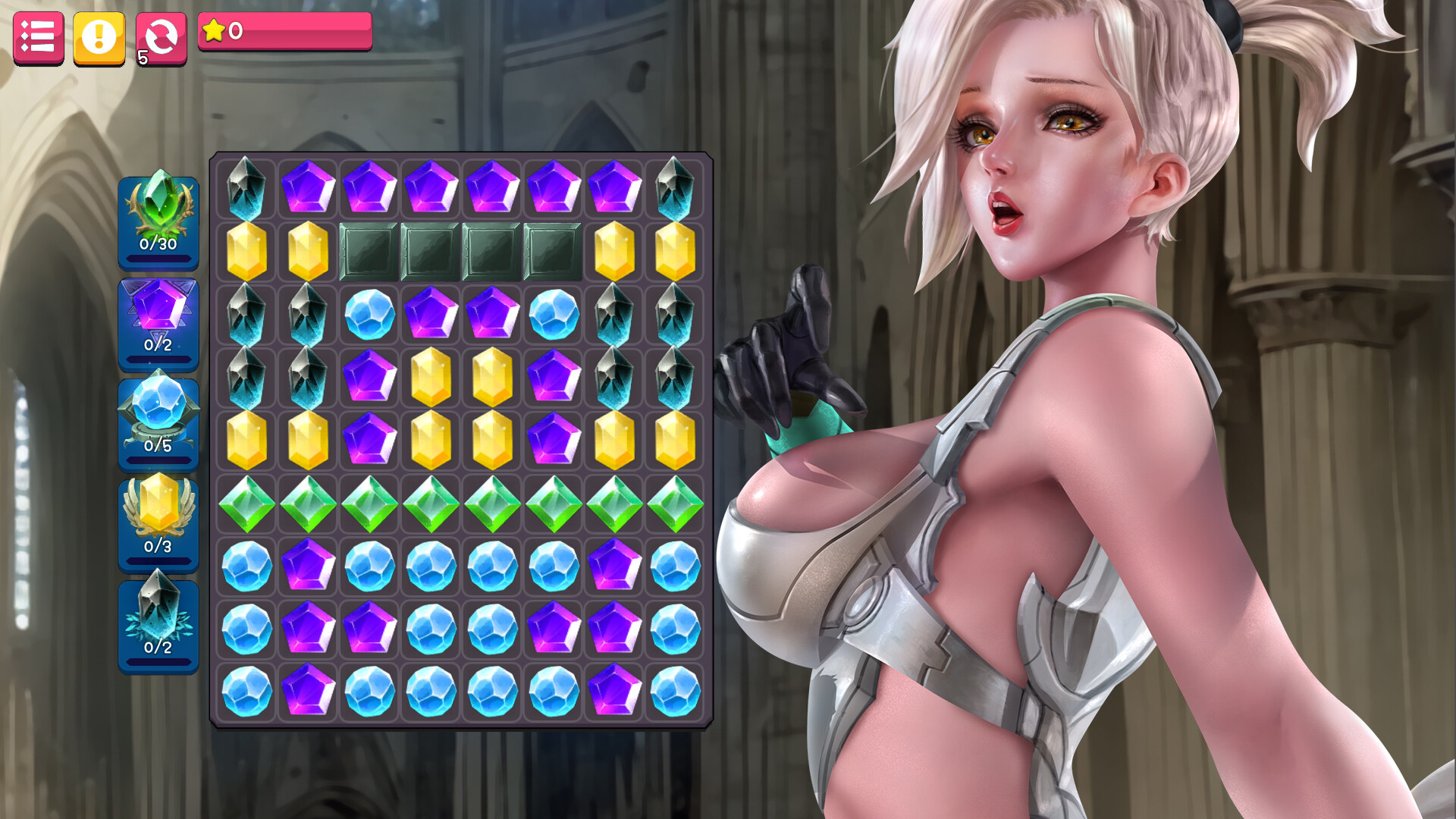Open the level objectives list icon
Image resolution: width=1456 pixels, height=819 pixels.
point(38,35)
